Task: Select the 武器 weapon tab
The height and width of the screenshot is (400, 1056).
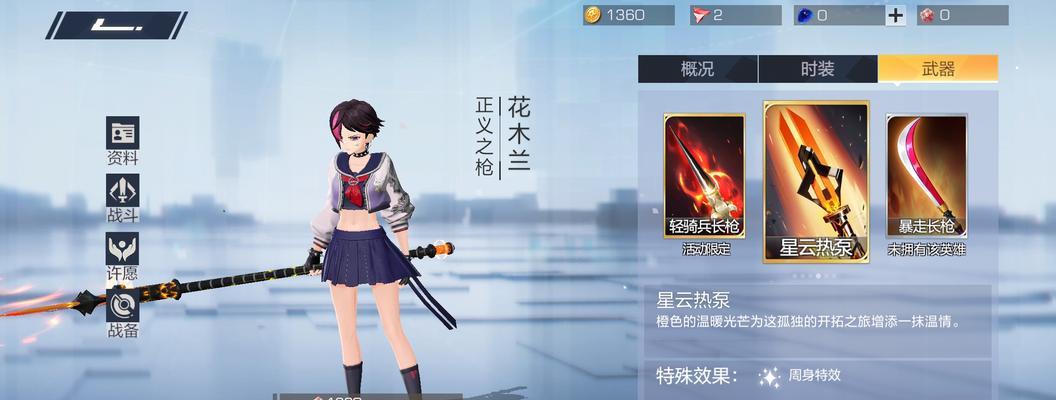Action: 937,69
